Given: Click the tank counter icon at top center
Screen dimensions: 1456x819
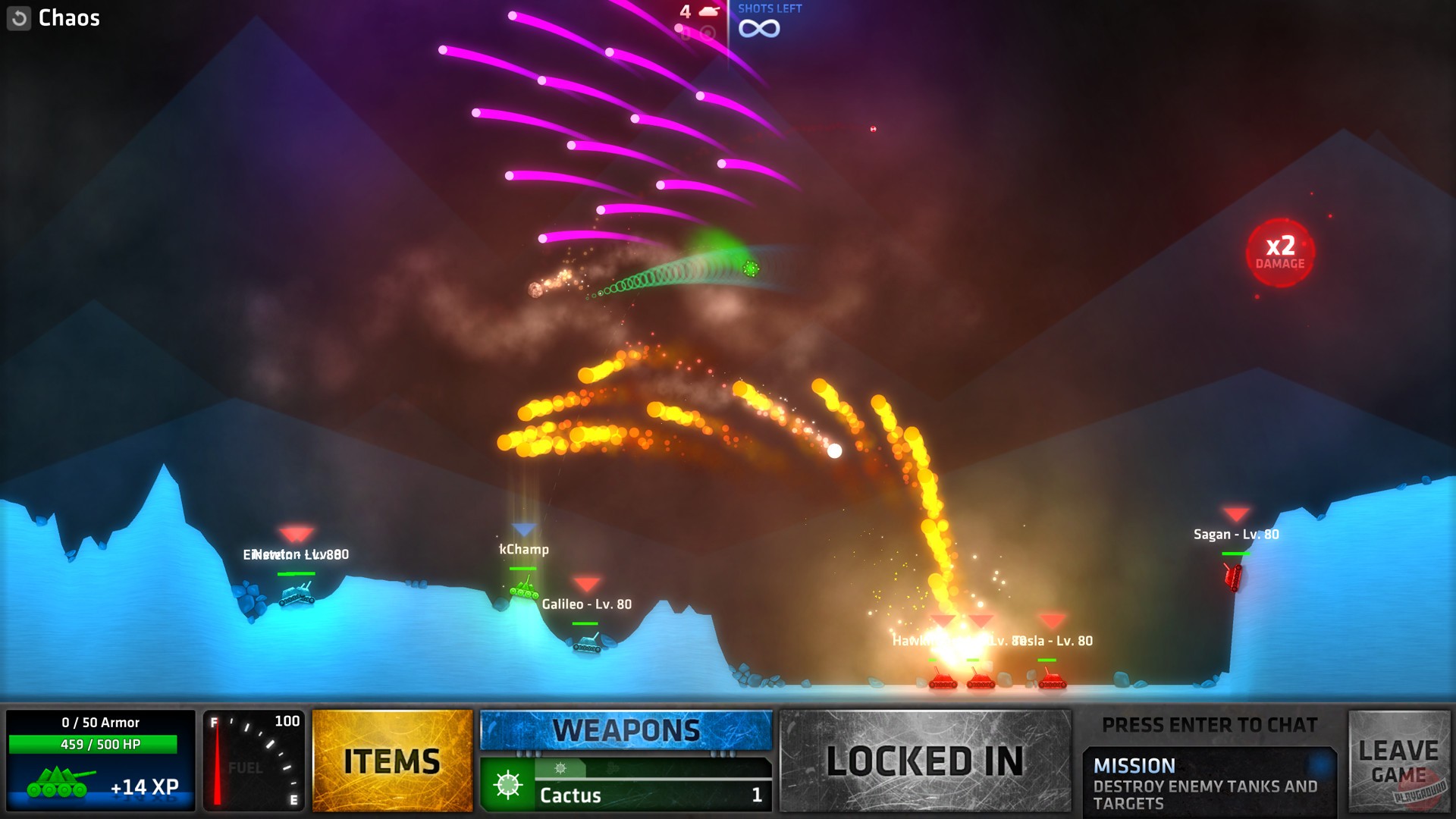Looking at the screenshot, I should click(708, 12).
